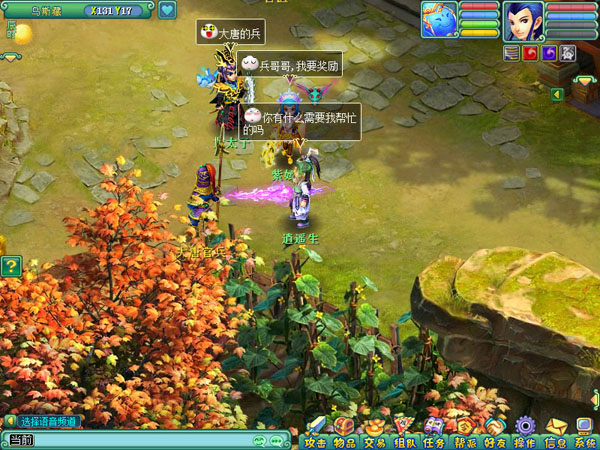The width and height of the screenshot is (600, 450).
Task: Click the heart icon beside coordinates
Action: point(166,11)
